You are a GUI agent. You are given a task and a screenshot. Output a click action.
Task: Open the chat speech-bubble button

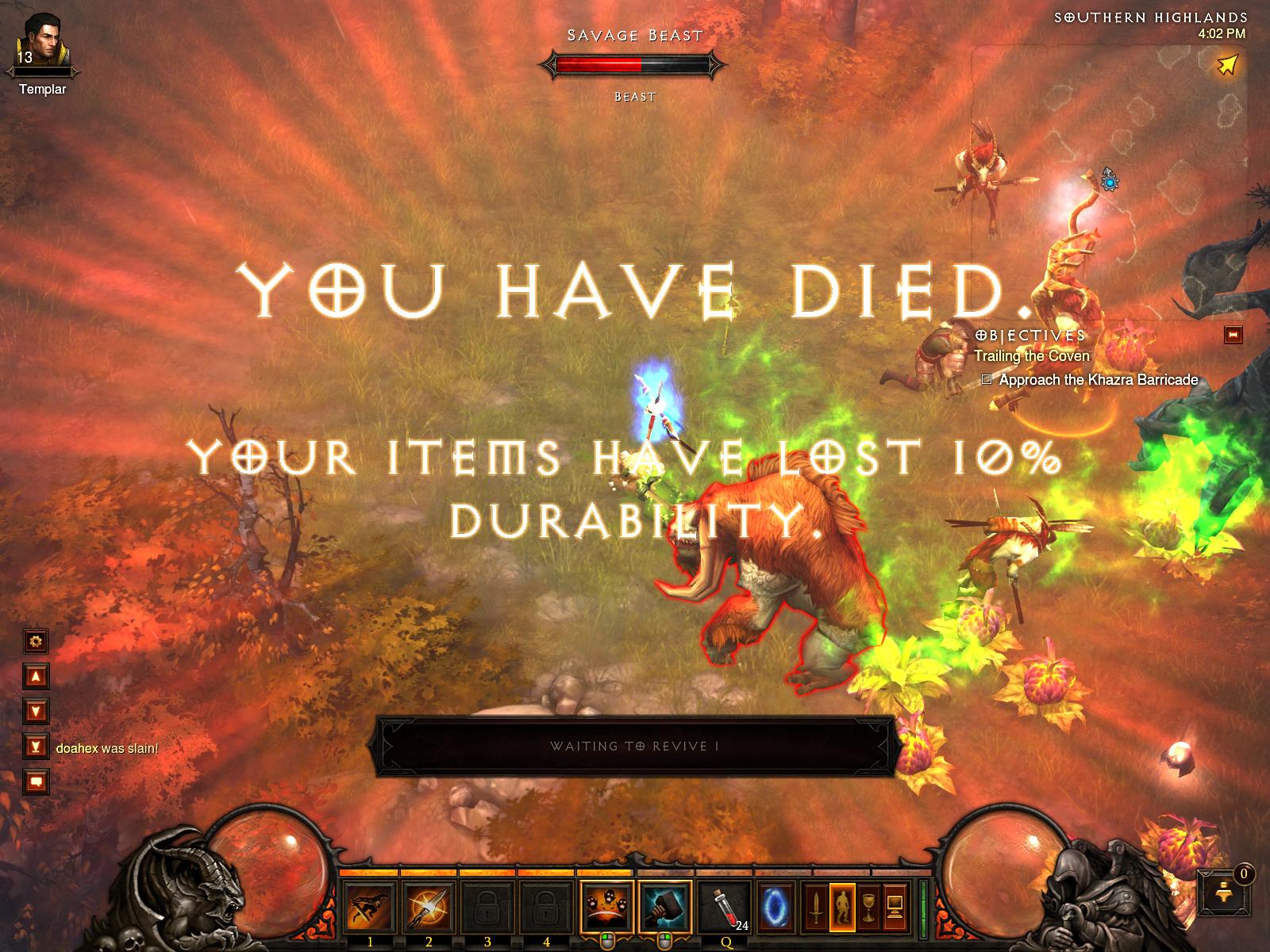[x=37, y=782]
